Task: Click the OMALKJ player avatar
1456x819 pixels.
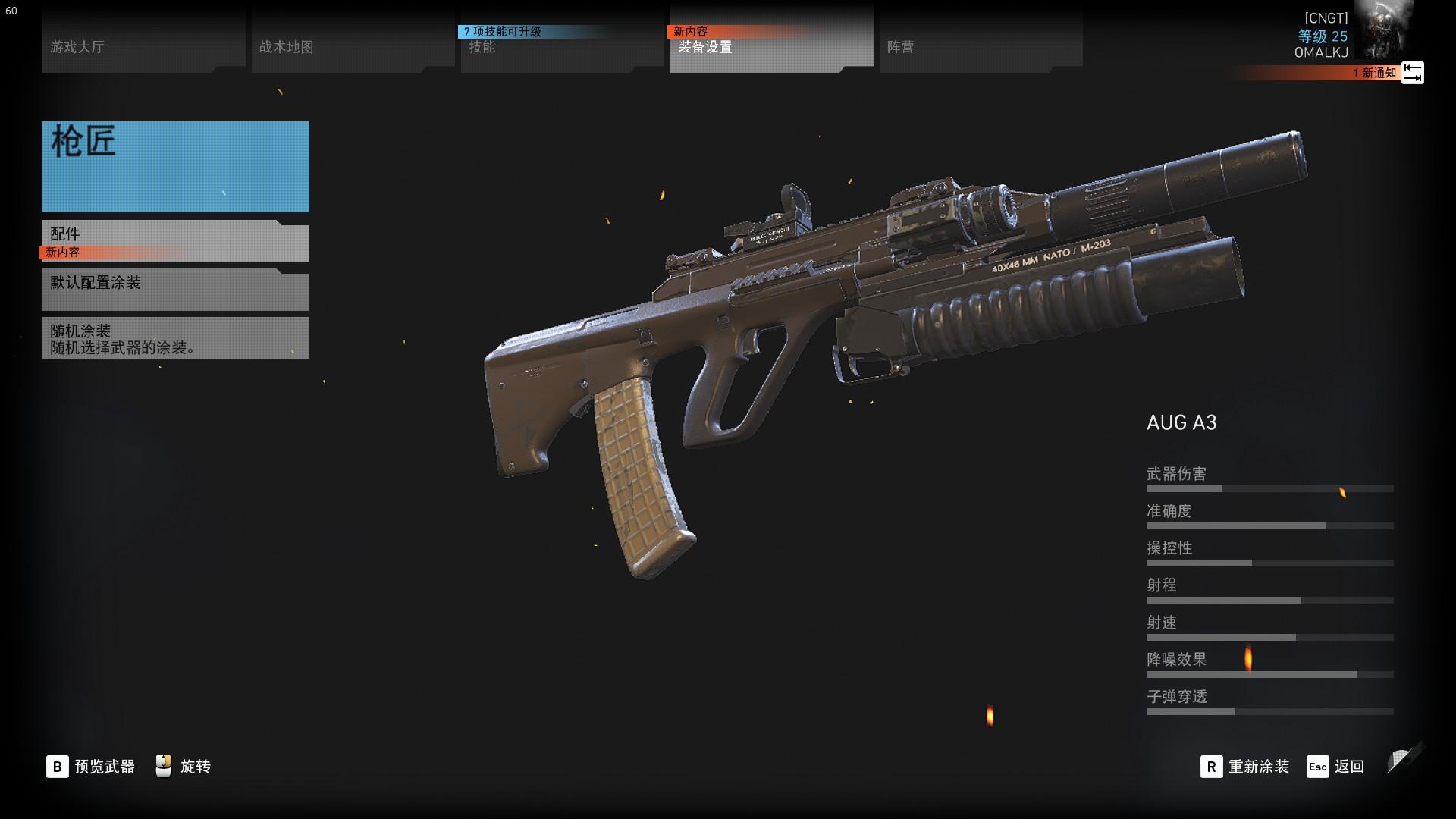Action: pos(1383,30)
